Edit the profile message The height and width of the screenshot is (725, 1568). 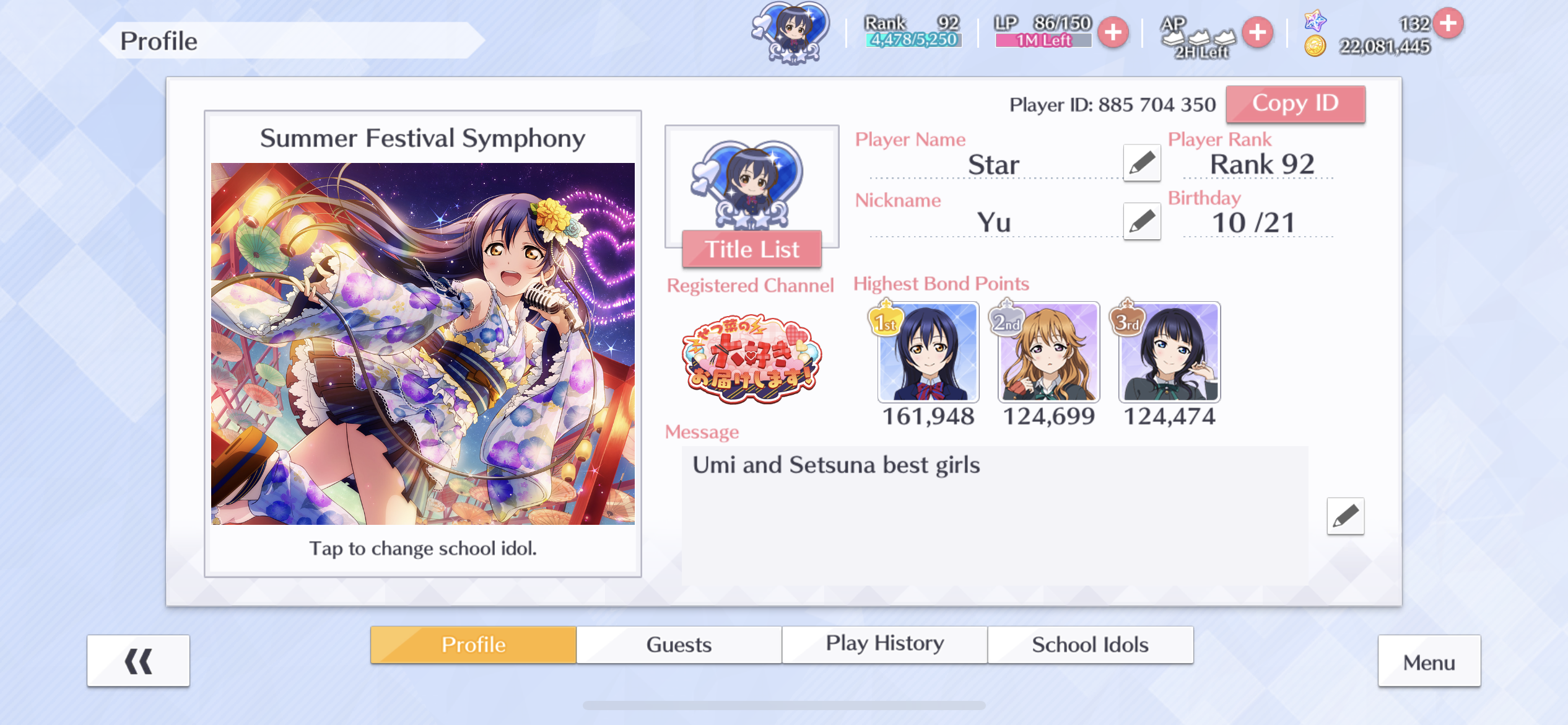click(x=1345, y=516)
